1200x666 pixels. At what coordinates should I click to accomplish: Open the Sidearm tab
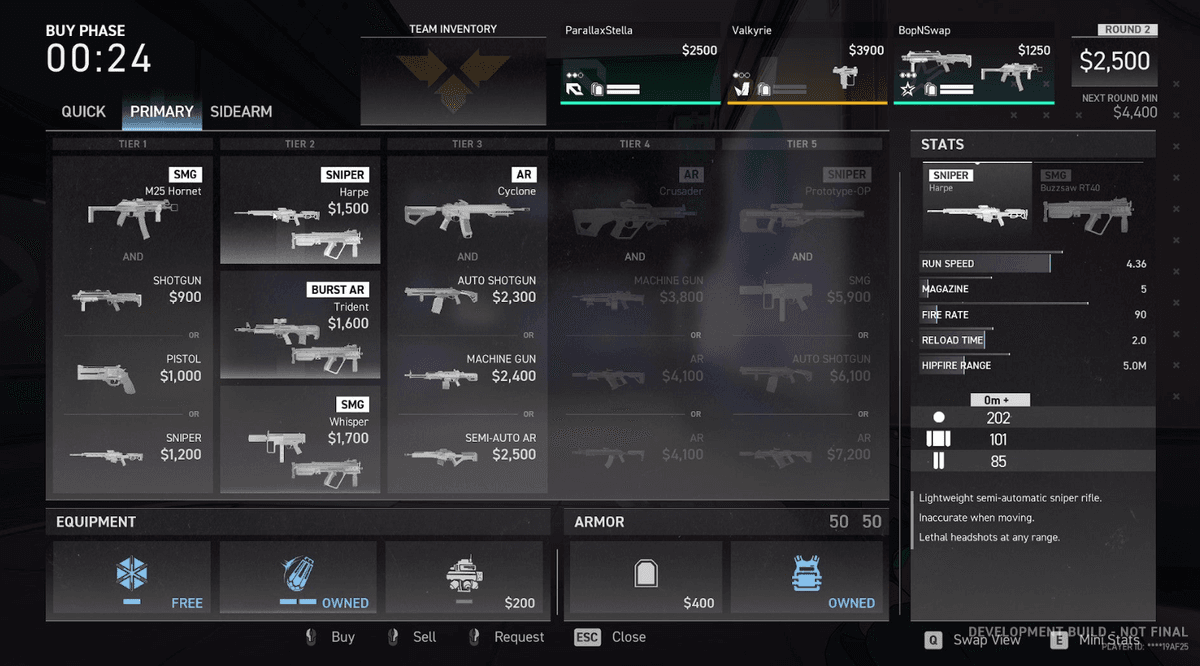point(241,112)
